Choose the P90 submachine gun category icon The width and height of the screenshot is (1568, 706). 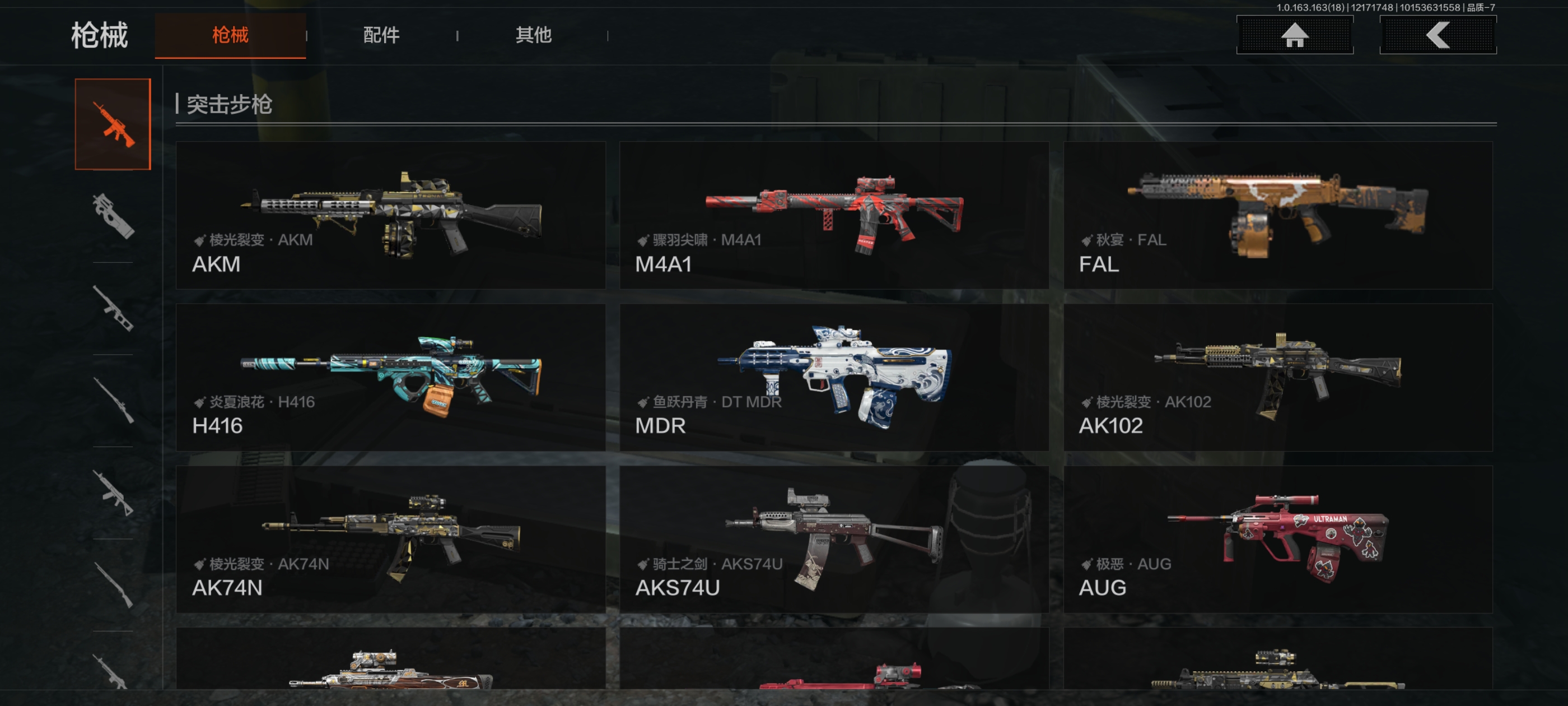tap(113, 216)
